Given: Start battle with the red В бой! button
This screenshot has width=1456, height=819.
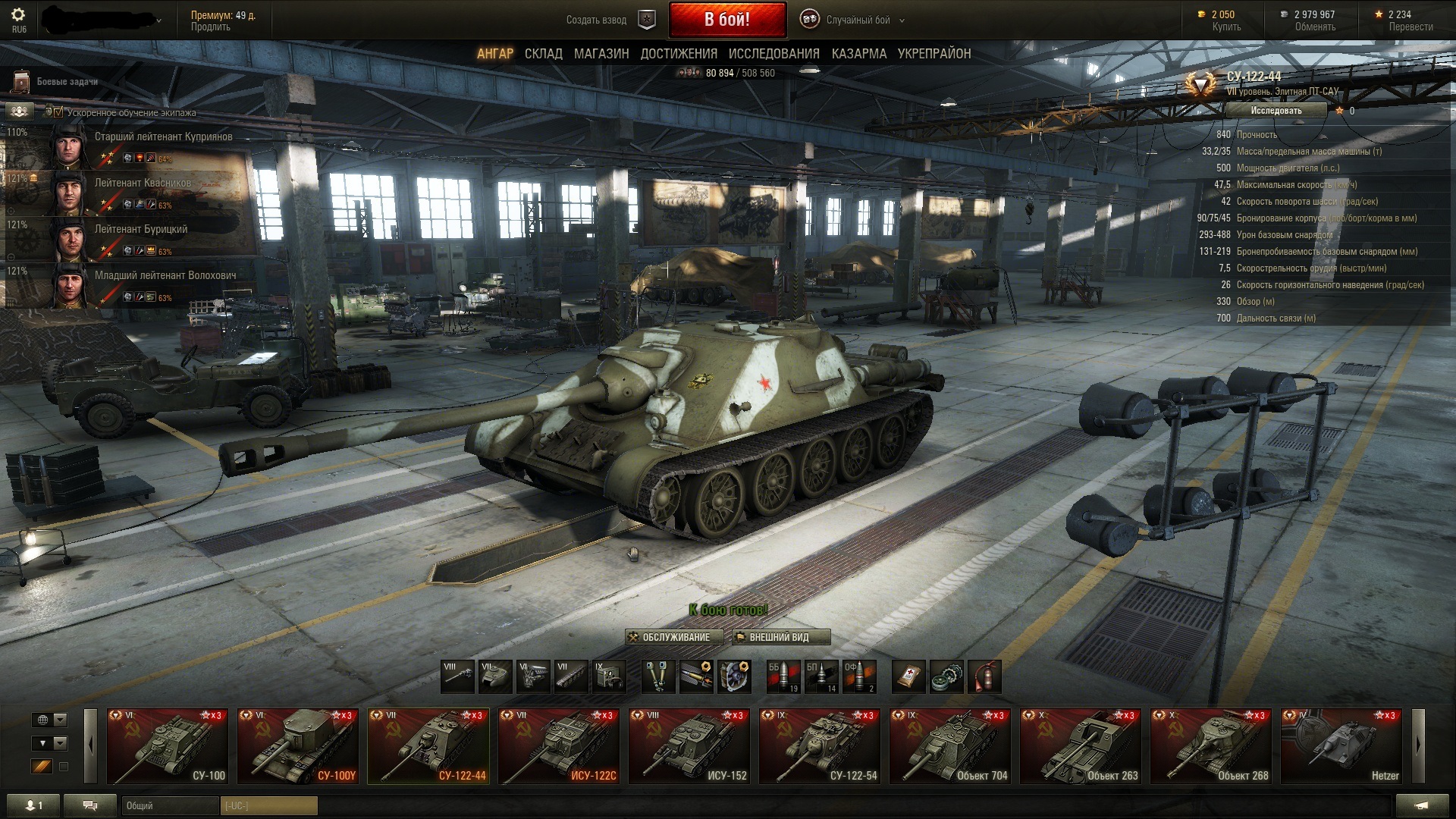Looking at the screenshot, I should (x=727, y=20).
